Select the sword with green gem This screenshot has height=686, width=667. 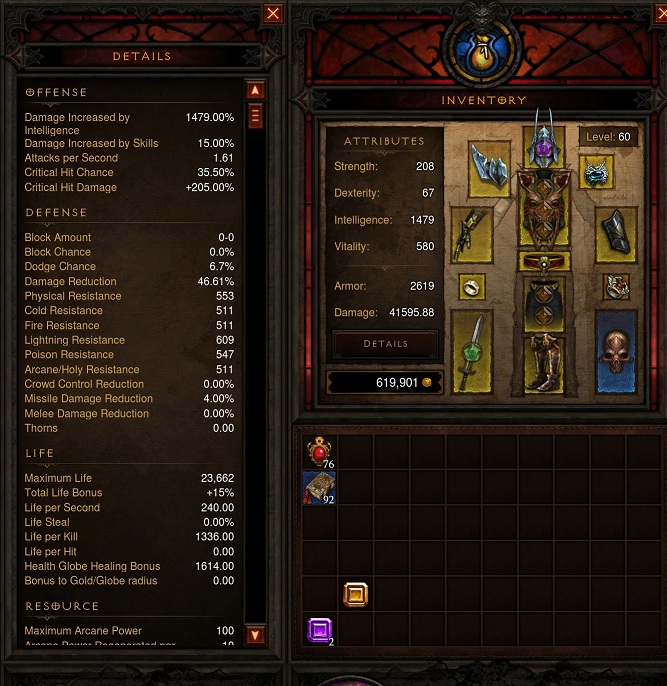coord(472,350)
